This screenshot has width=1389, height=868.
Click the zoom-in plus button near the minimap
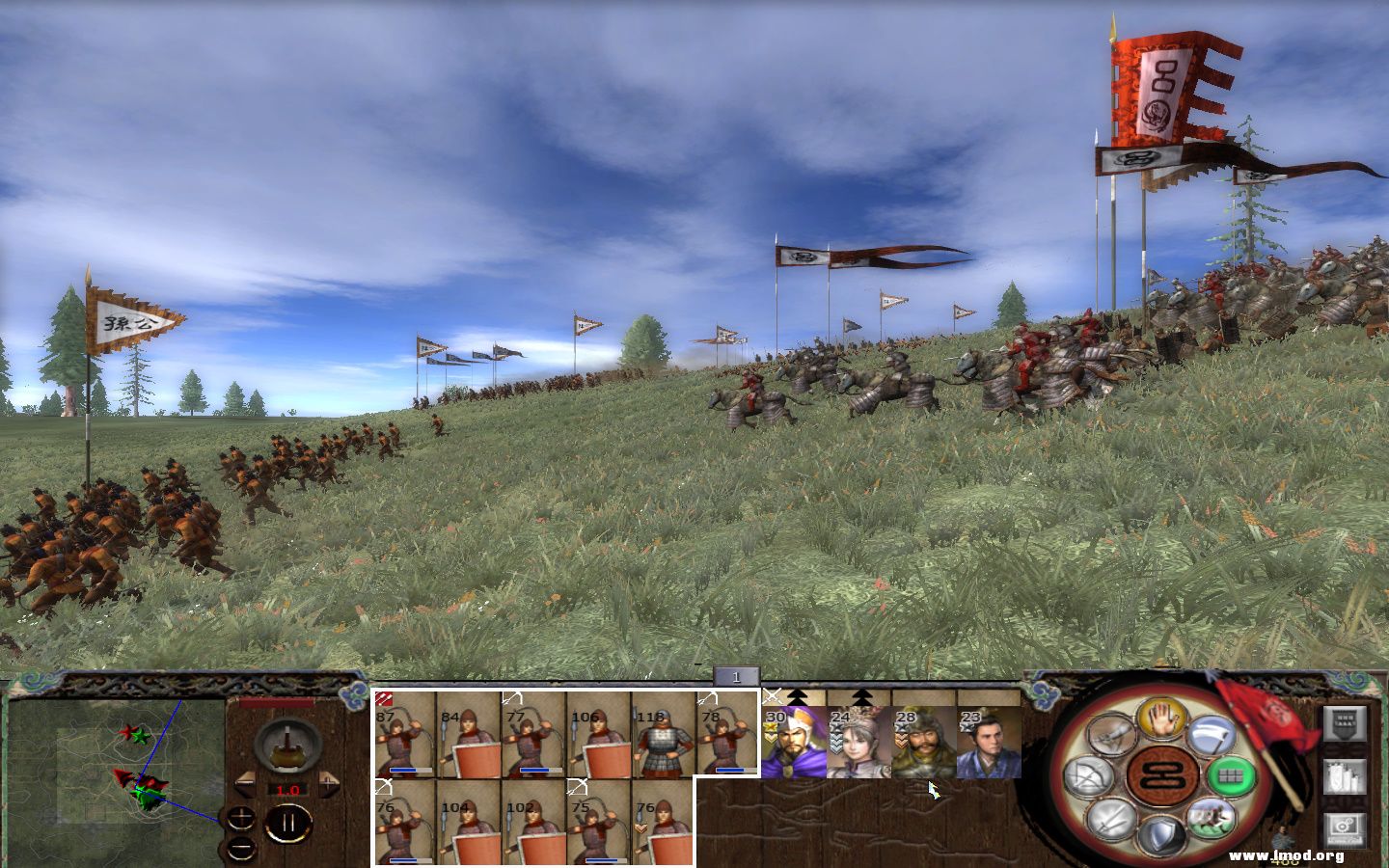[241, 817]
